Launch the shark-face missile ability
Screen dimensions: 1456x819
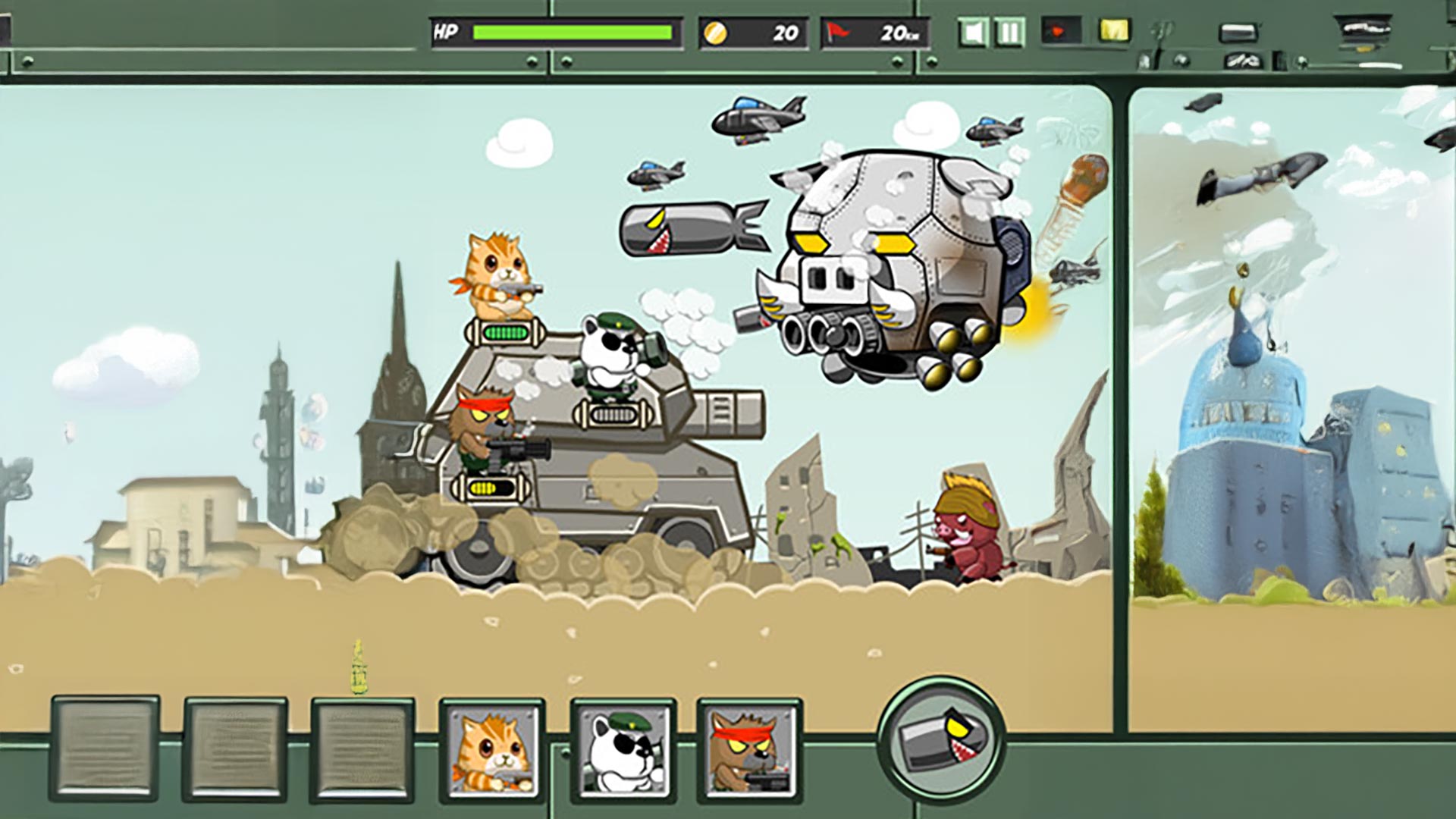pyautogui.click(x=941, y=739)
